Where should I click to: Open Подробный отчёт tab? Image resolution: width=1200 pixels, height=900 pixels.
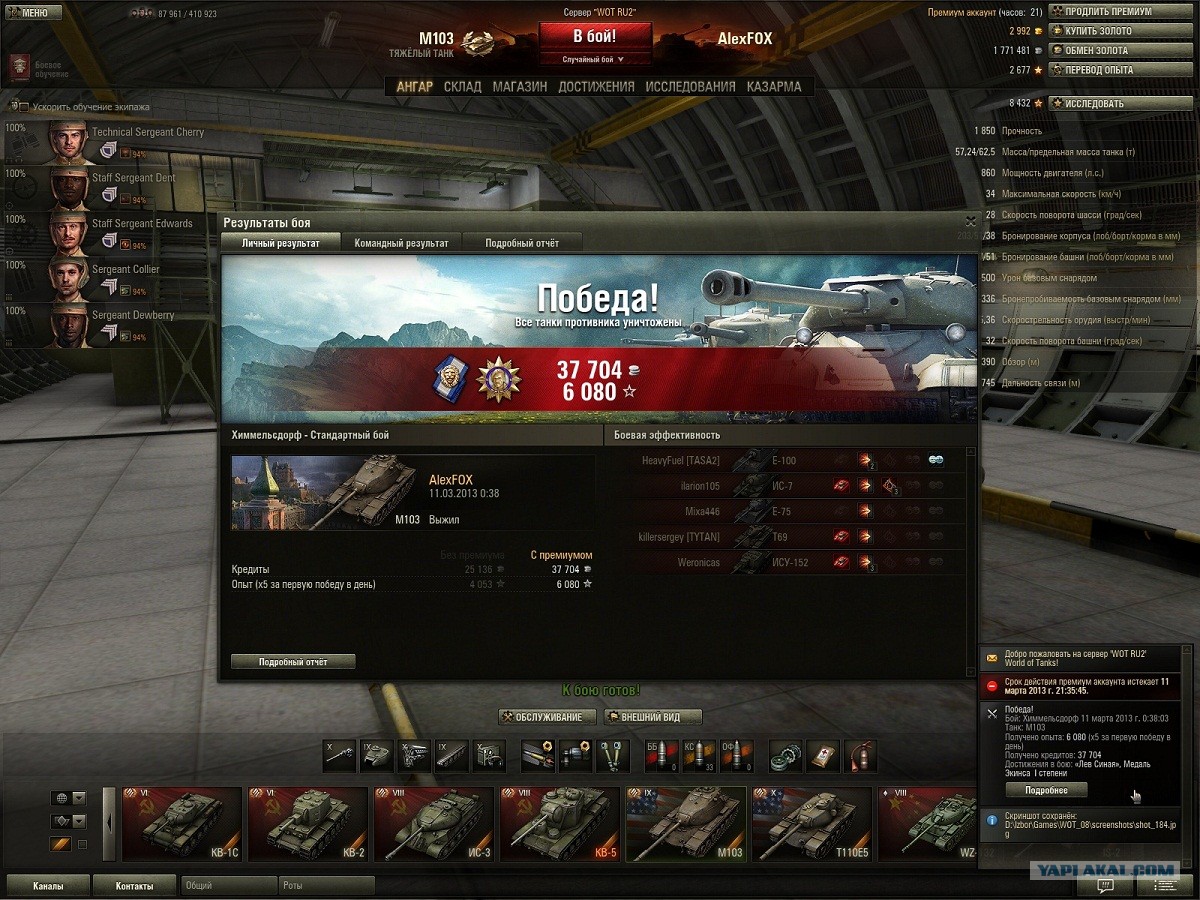(x=522, y=243)
